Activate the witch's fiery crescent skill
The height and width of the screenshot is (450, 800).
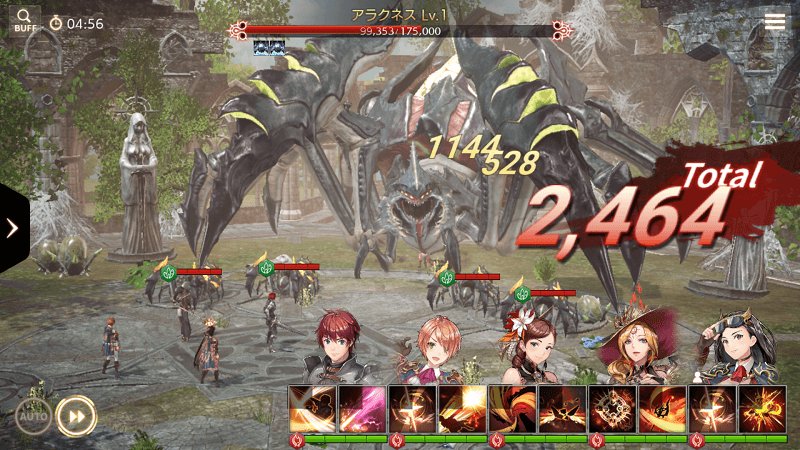[662, 409]
